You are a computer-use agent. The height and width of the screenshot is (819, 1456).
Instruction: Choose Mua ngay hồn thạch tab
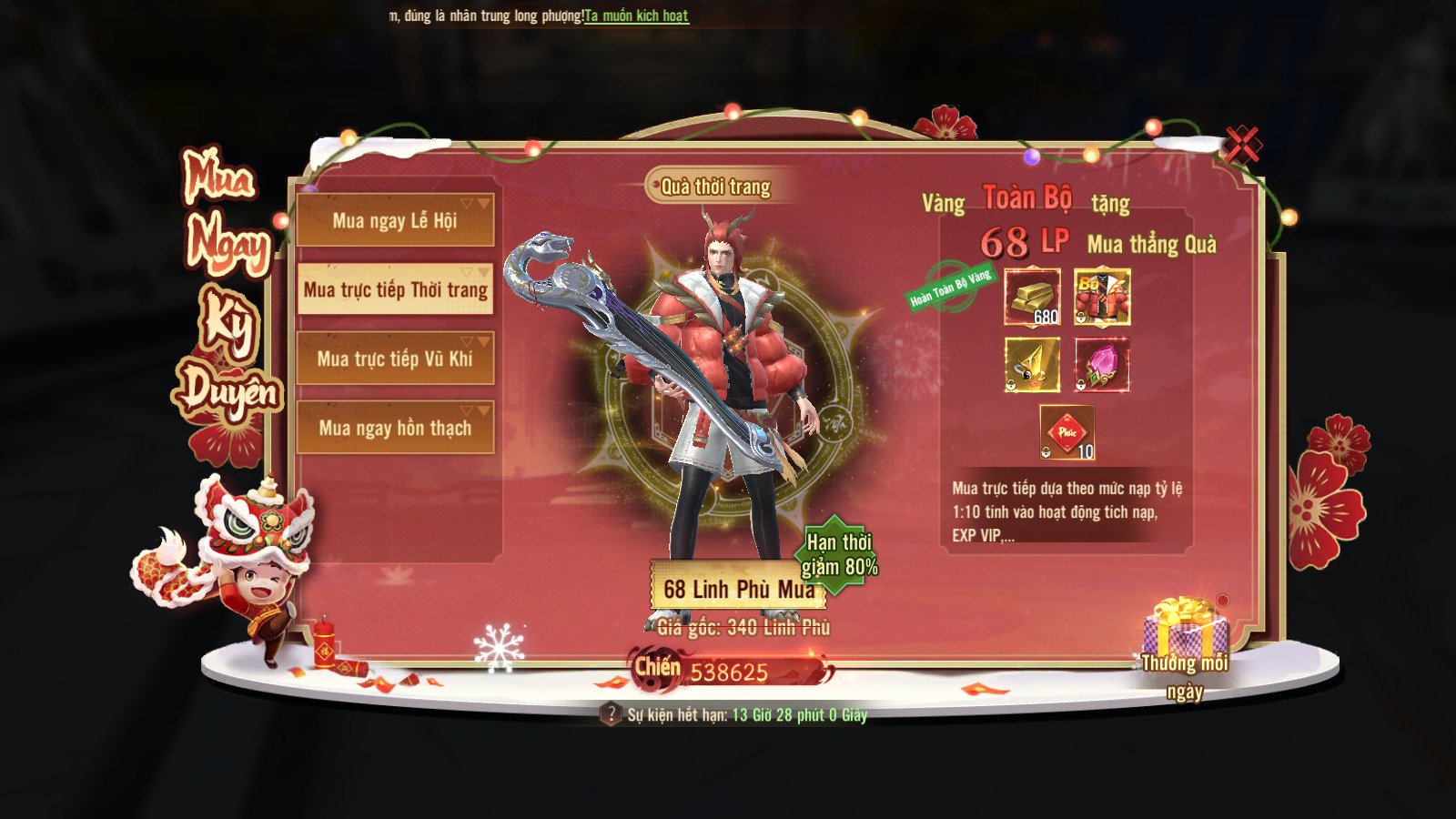coord(395,428)
